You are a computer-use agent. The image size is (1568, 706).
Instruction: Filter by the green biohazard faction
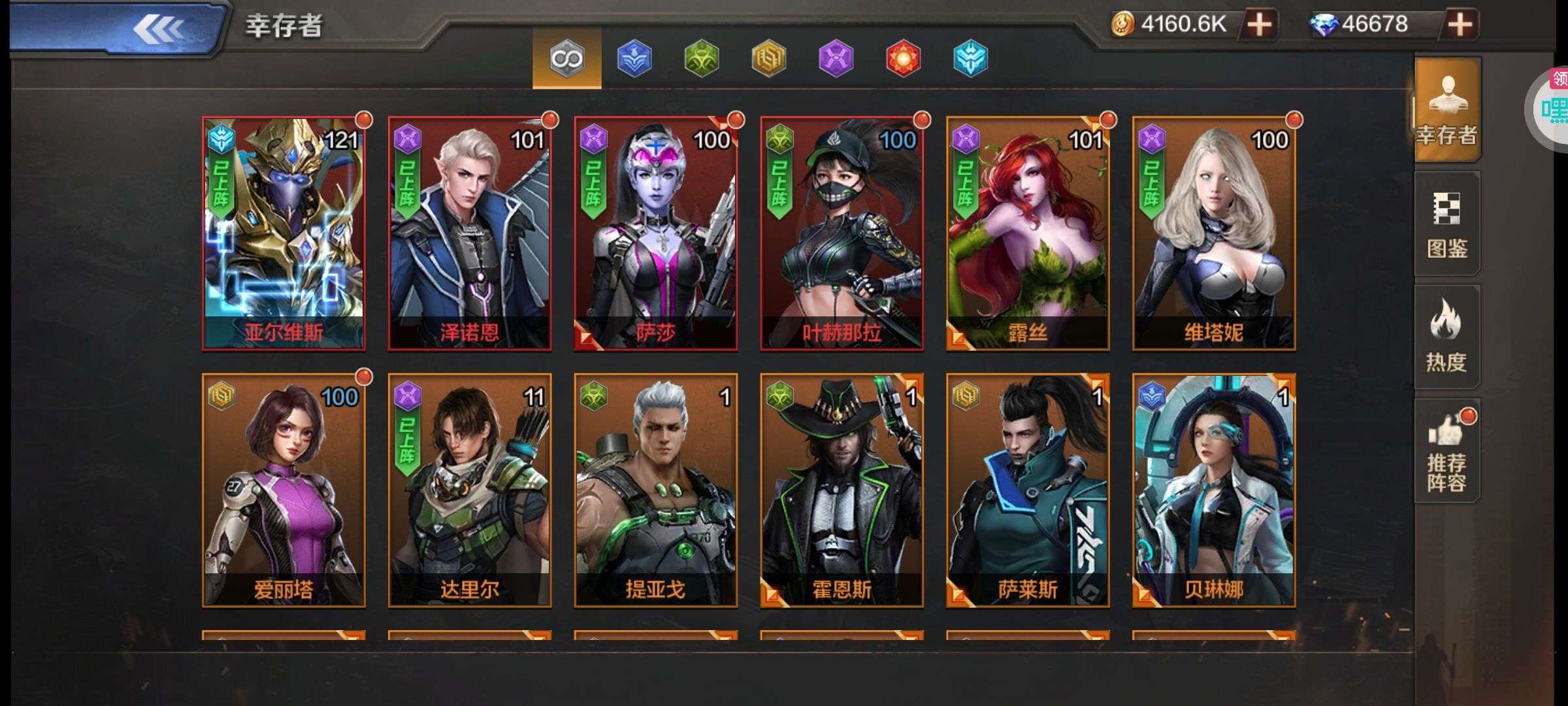click(x=702, y=59)
